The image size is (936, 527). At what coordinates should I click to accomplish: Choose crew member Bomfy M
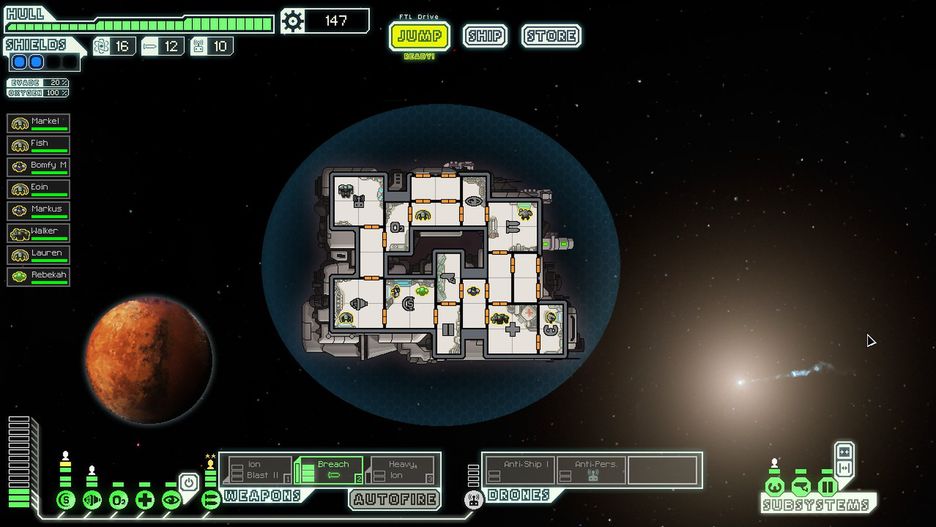click(39, 167)
